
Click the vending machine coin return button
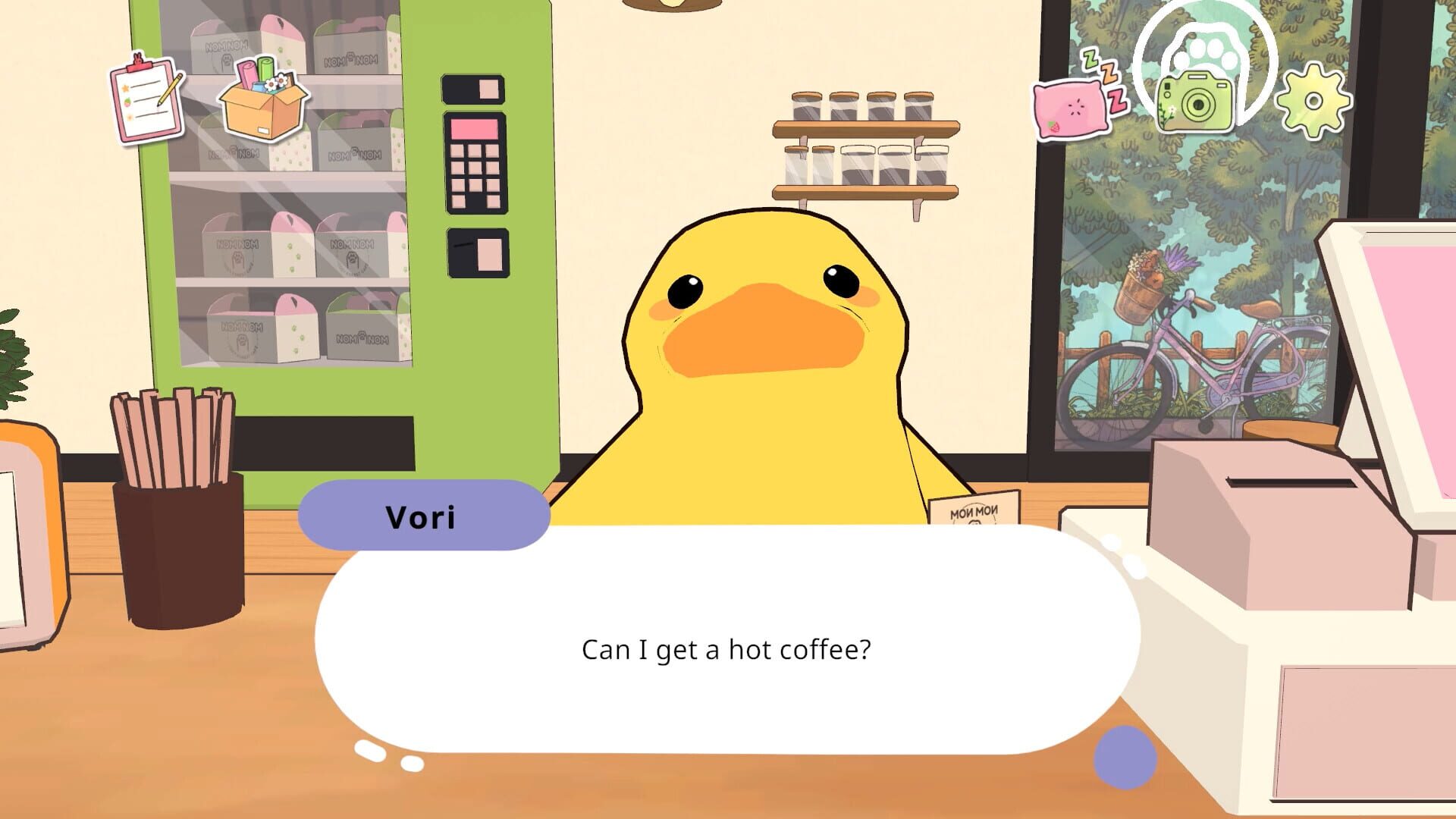point(476,253)
